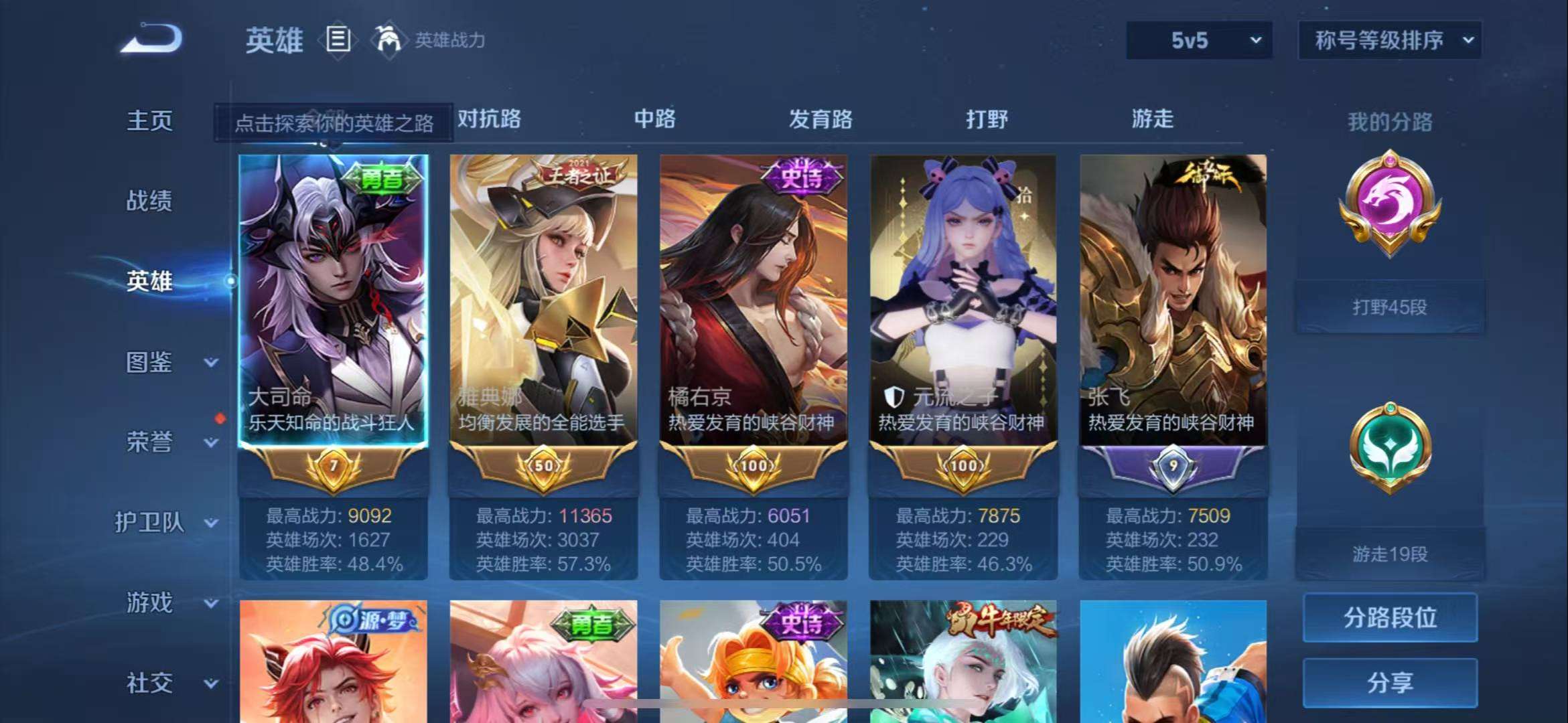Click the 史诗 badge on 橘右京 card

(802, 175)
